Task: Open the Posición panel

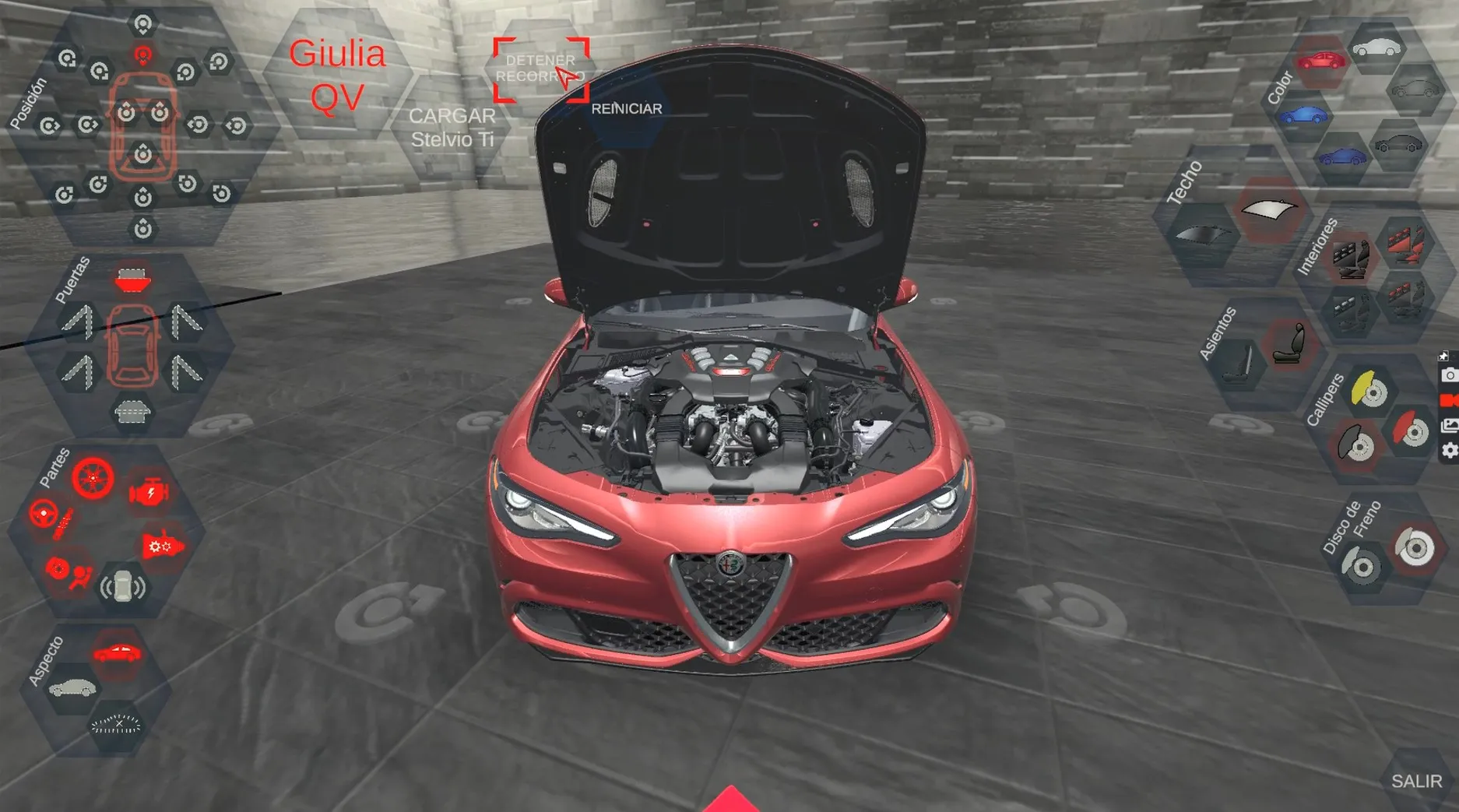Action: point(27,104)
